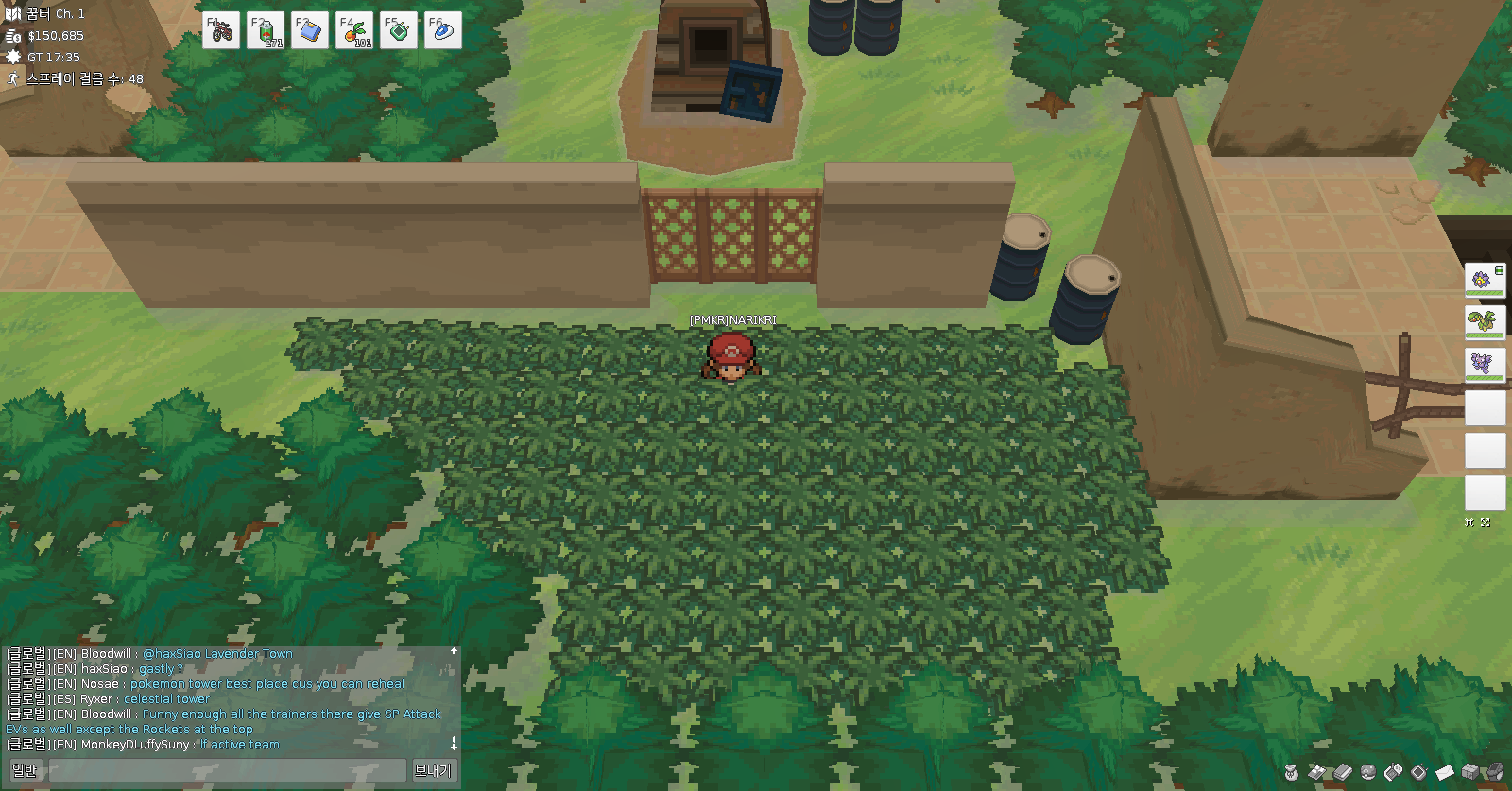Use the bicycle hotkey slot
Viewport: 1512px width, 791px height.
tap(221, 30)
